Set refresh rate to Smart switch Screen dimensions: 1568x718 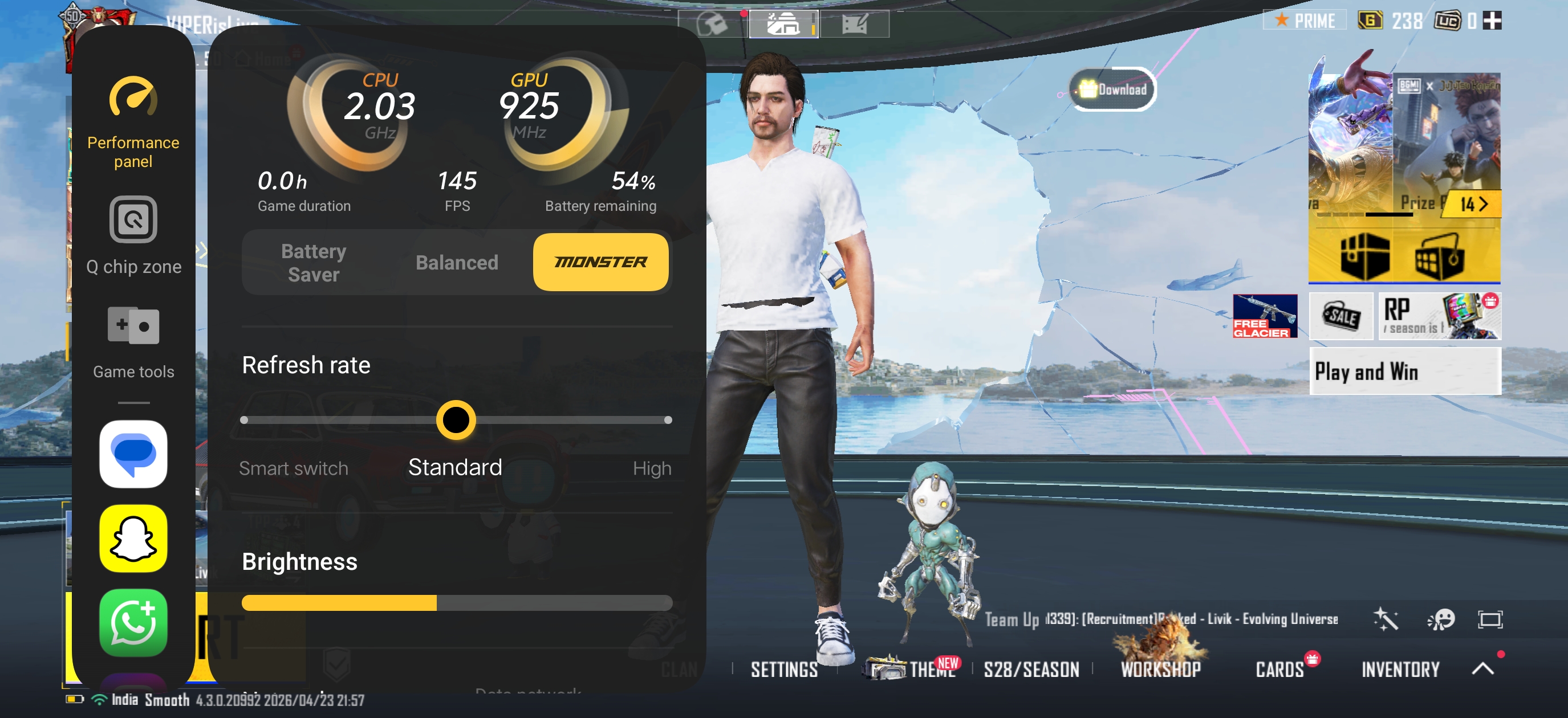tap(245, 421)
